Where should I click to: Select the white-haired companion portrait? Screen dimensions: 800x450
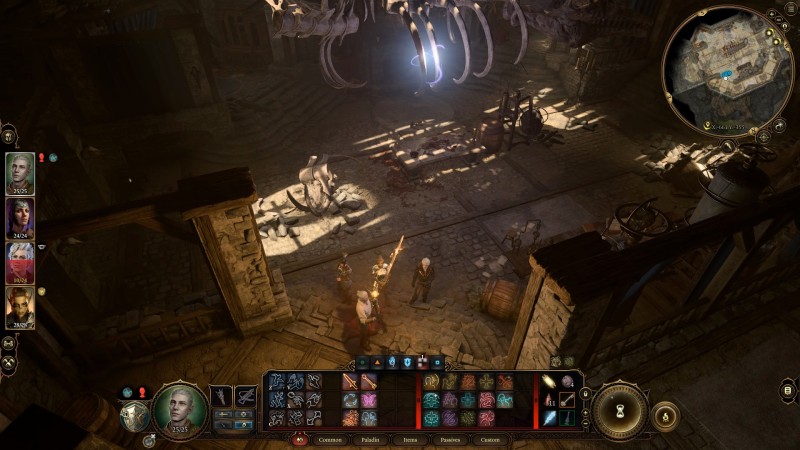click(x=20, y=262)
